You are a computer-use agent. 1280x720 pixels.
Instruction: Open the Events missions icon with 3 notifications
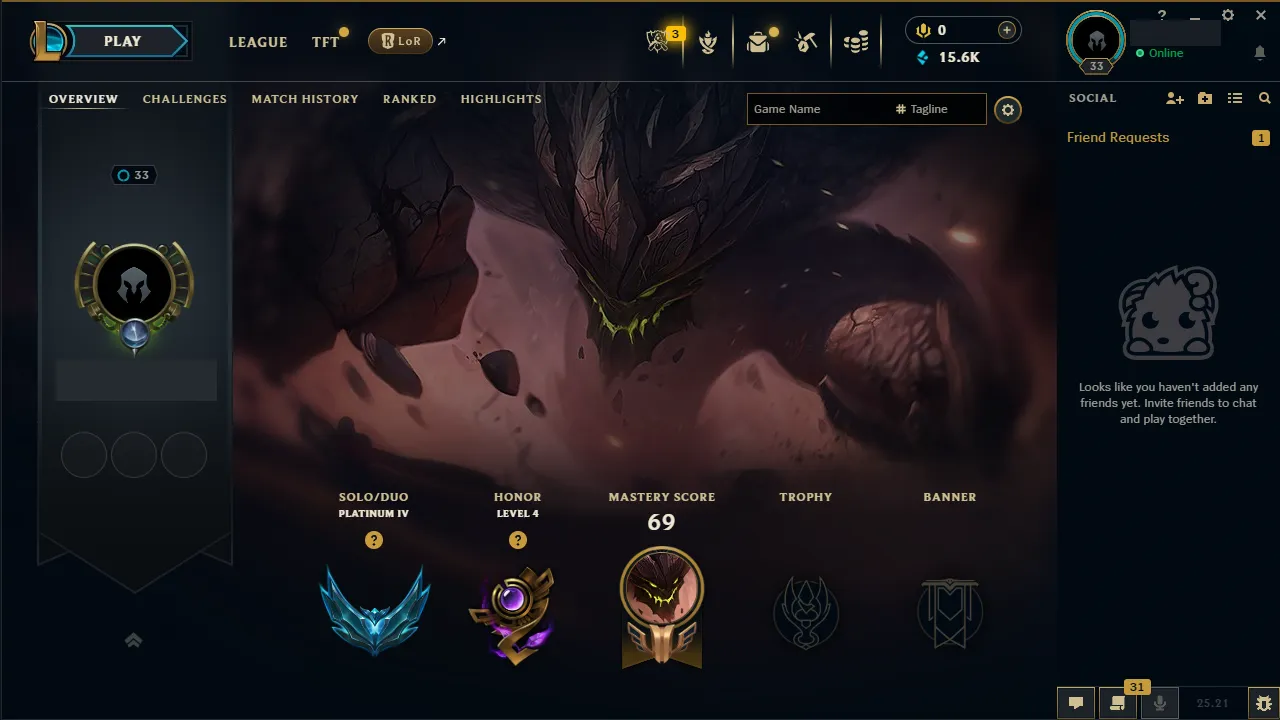coord(658,41)
